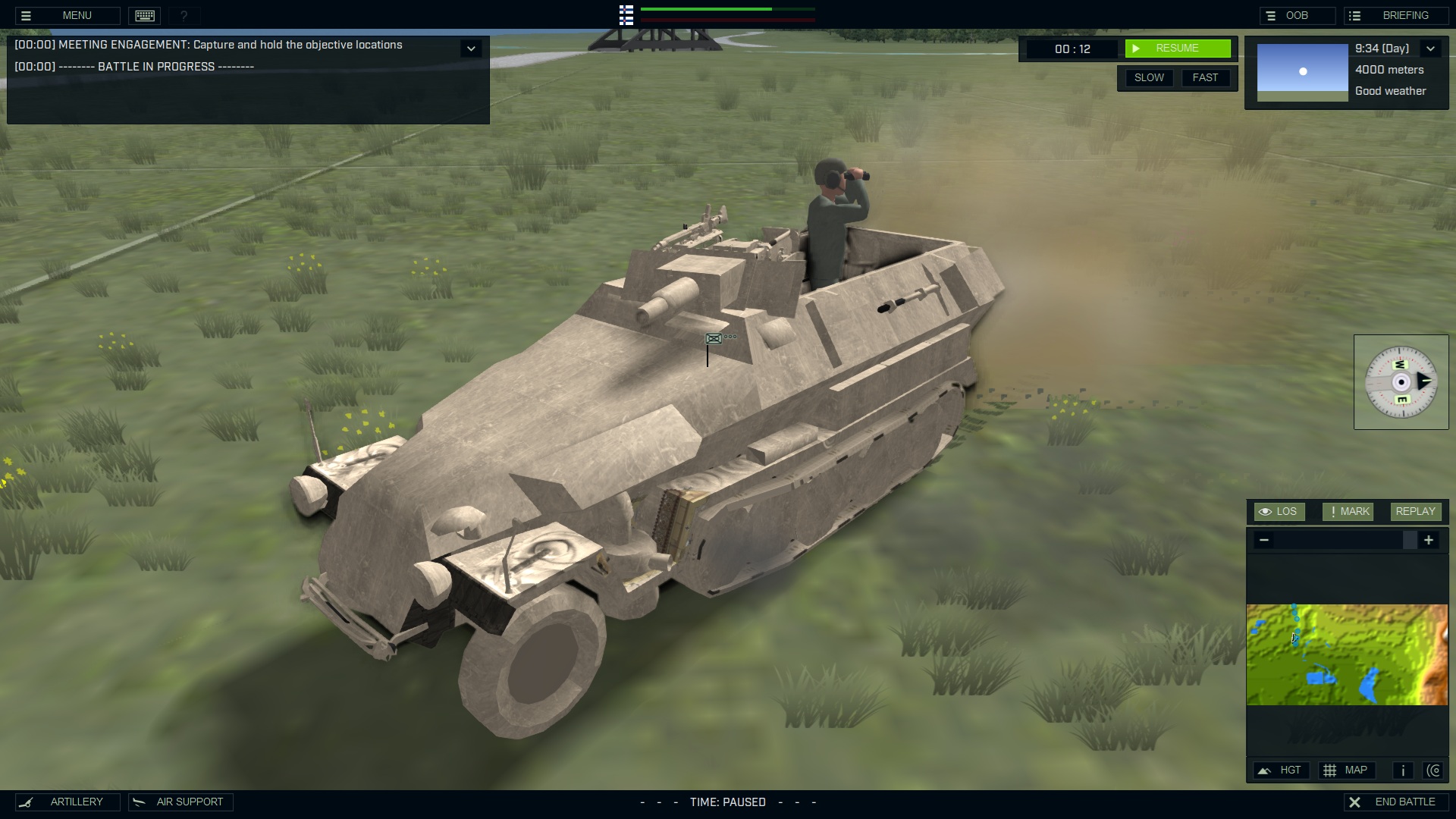Screen dimensions: 1456x819
Task: Open the REPLAY viewer
Action: (x=1414, y=511)
